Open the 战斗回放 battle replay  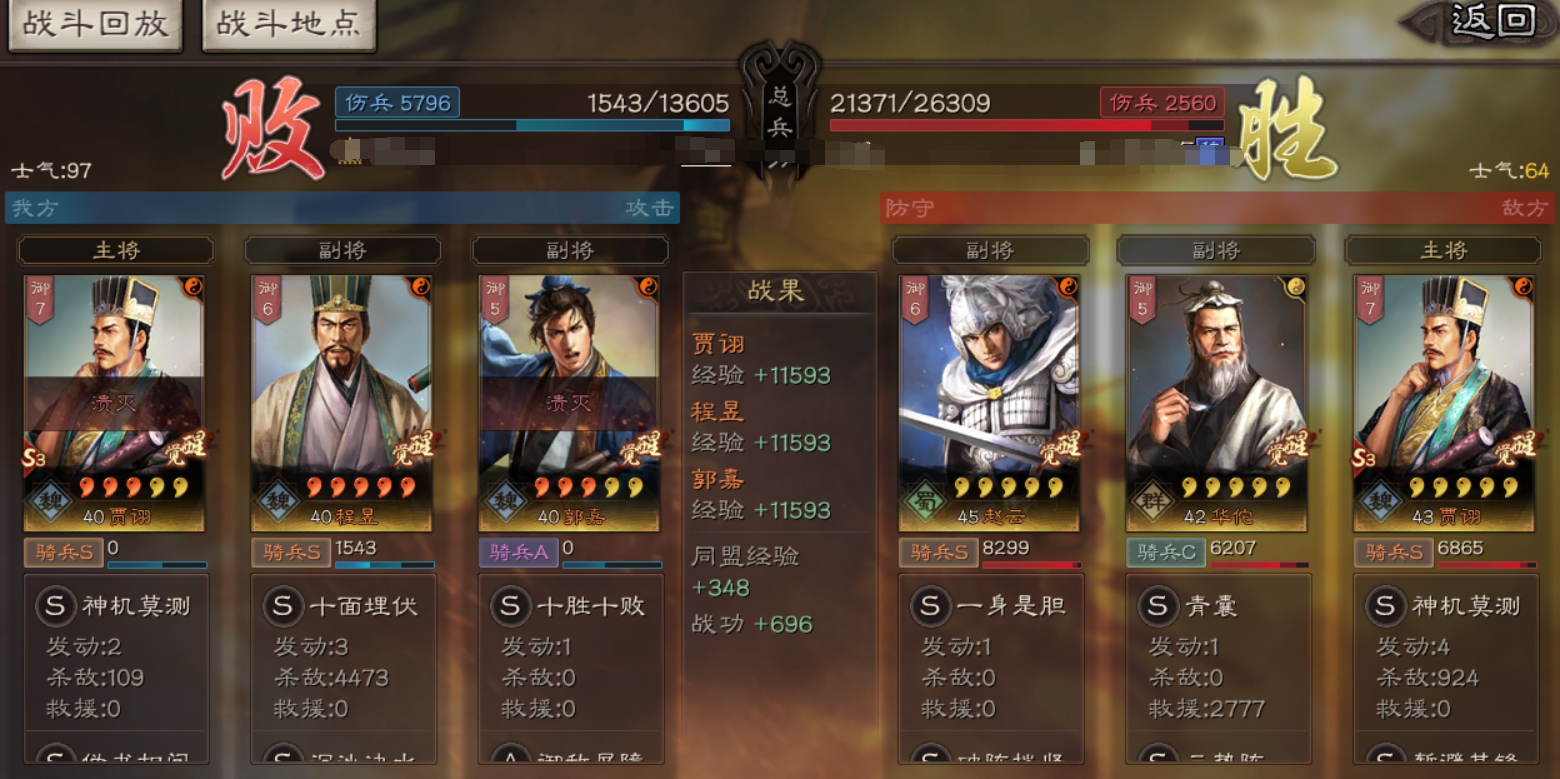click(95, 24)
